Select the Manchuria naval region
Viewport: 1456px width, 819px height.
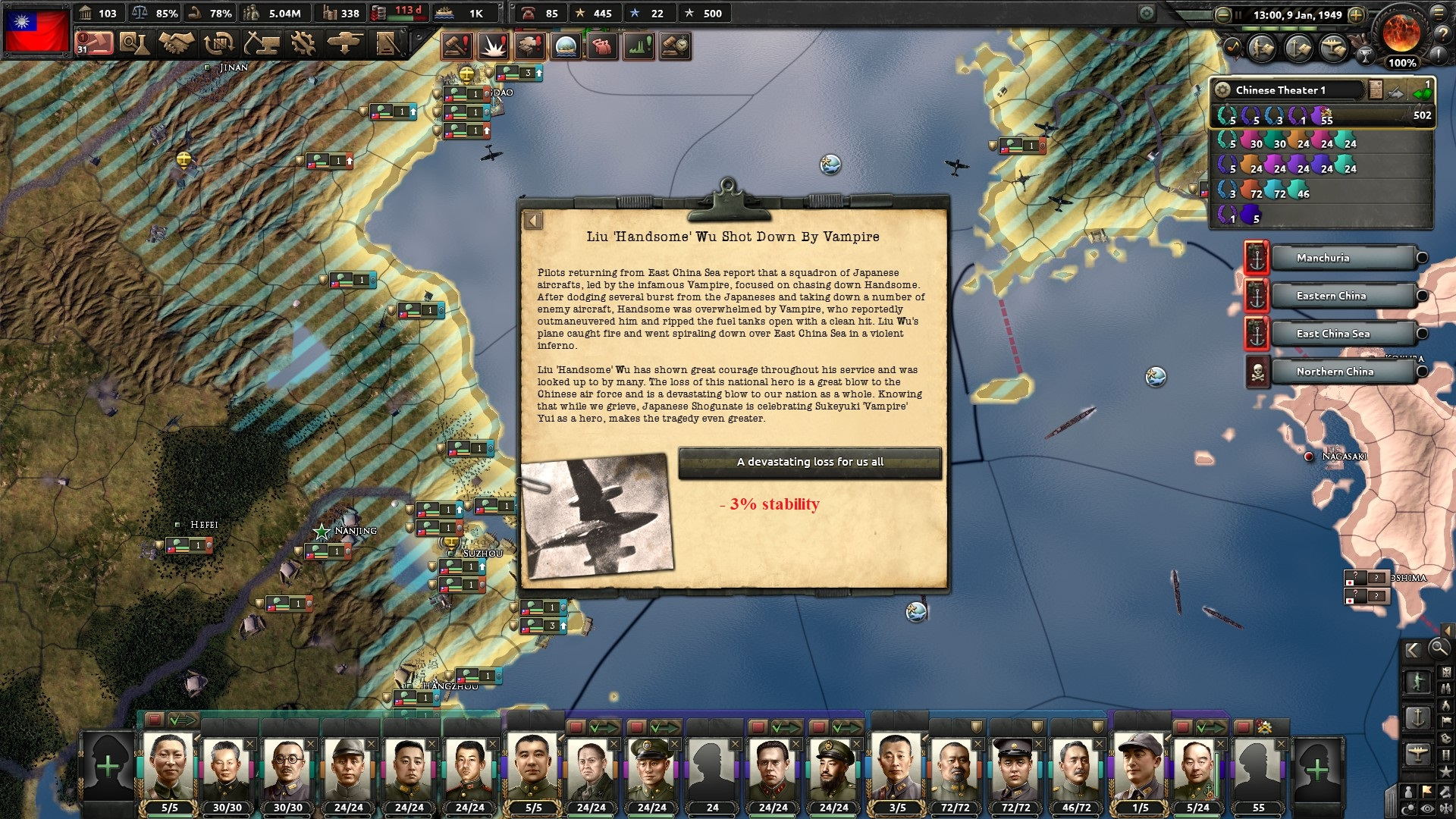click(1342, 258)
